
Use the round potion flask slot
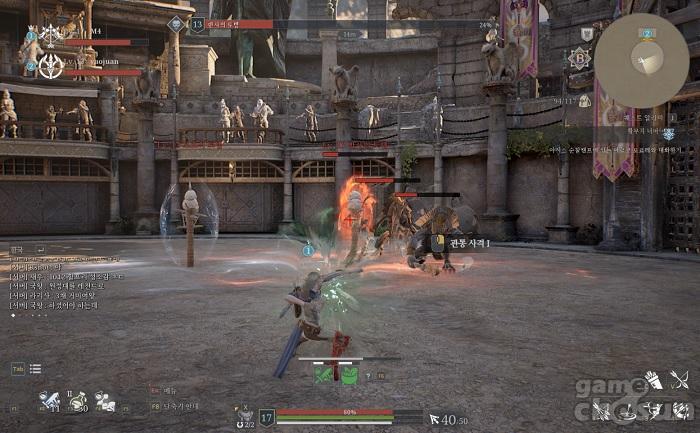click(x=77, y=402)
